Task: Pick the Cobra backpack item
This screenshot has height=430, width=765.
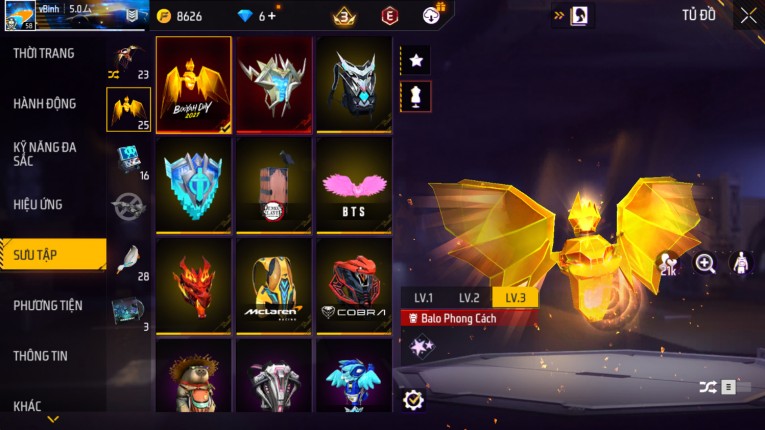Action: coord(354,285)
